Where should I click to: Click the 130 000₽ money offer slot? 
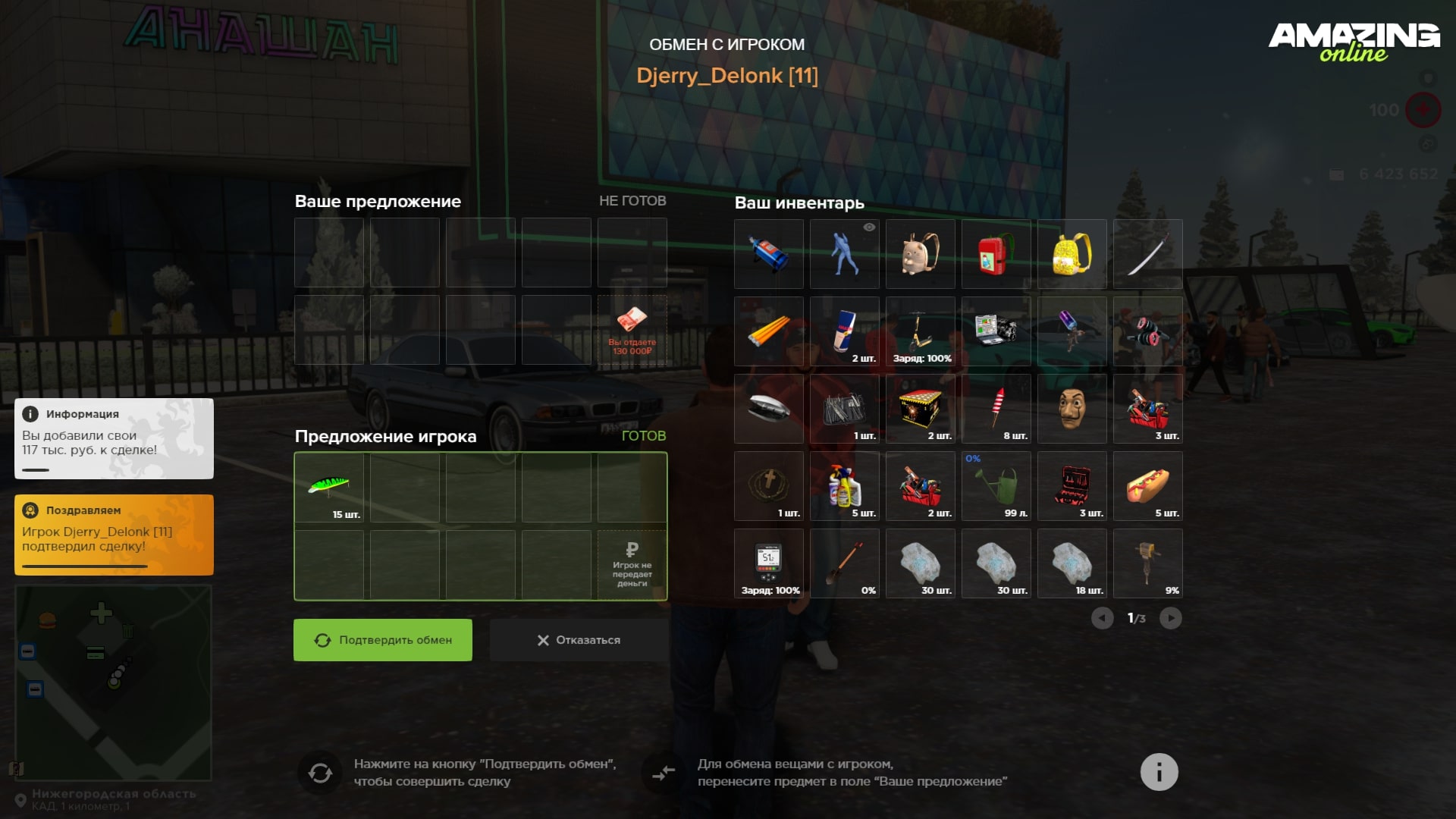pyautogui.click(x=632, y=330)
